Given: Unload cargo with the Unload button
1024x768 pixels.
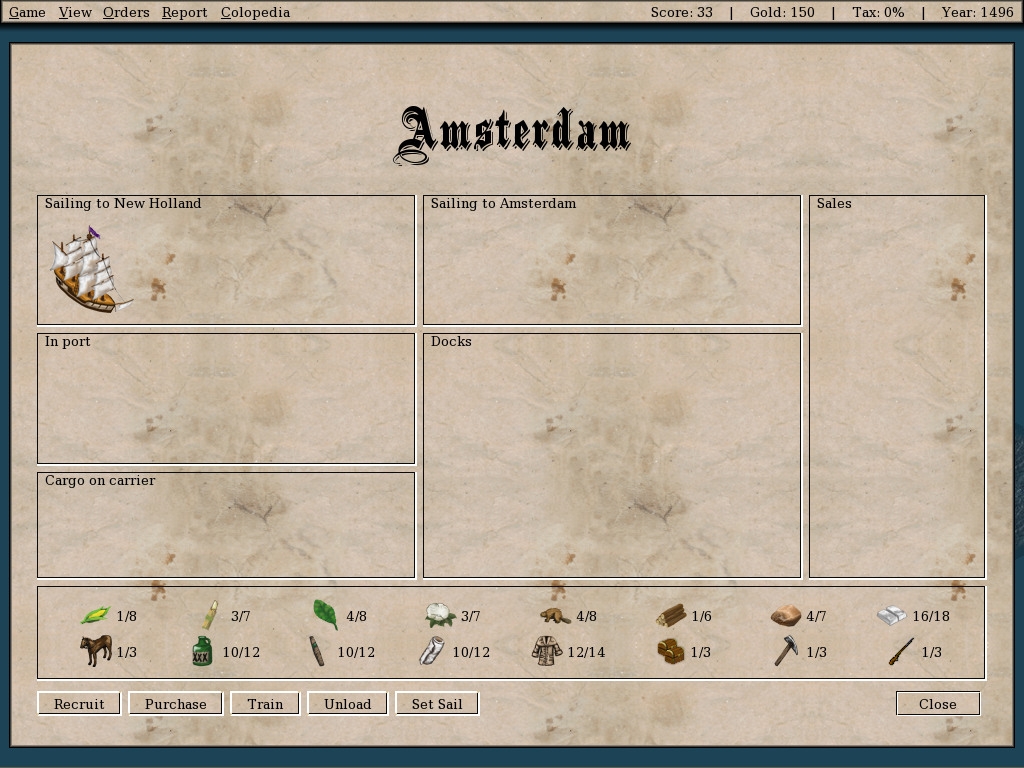Looking at the screenshot, I should (x=347, y=704).
